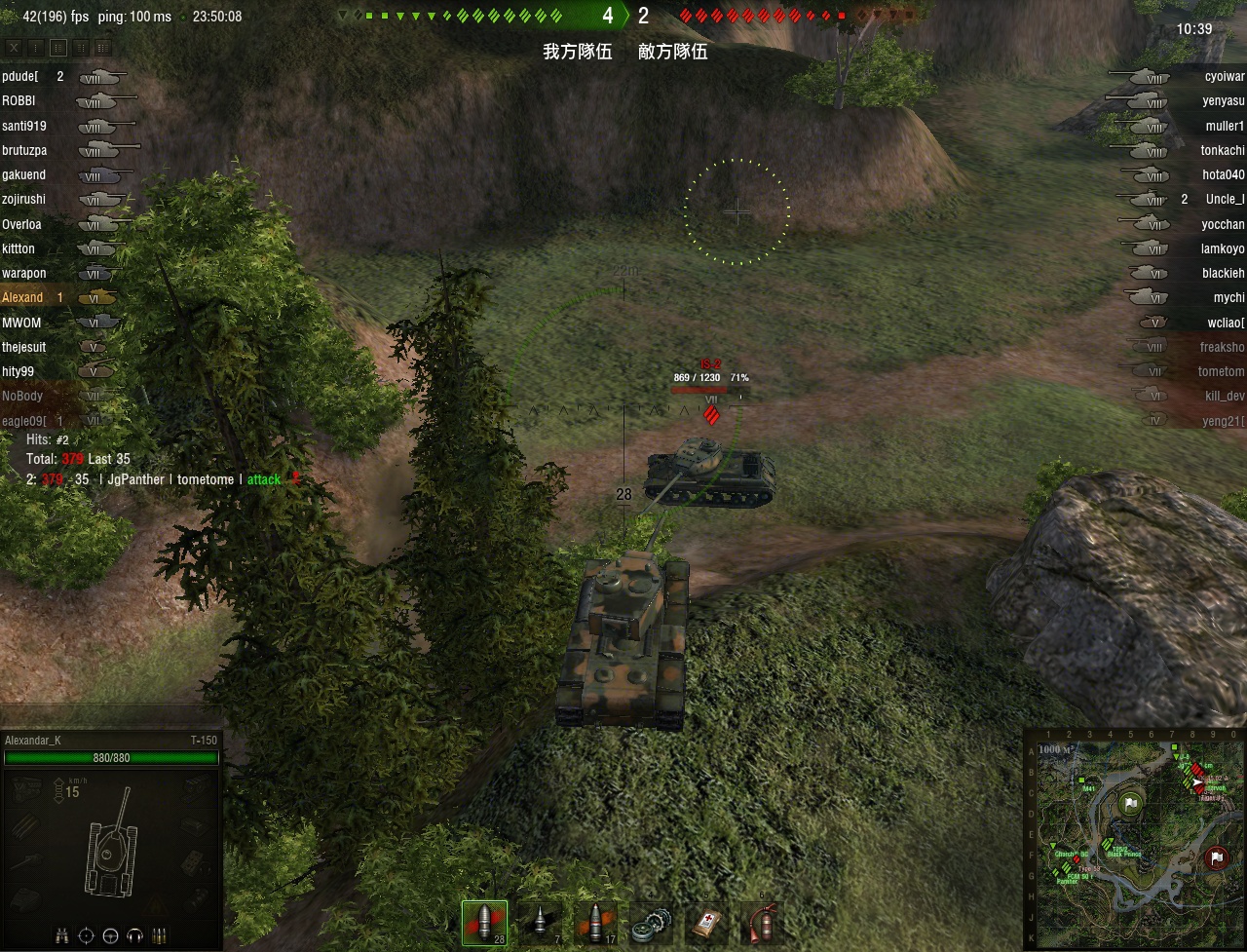Click the binoculars crew icon in damage panel

pos(61,935)
